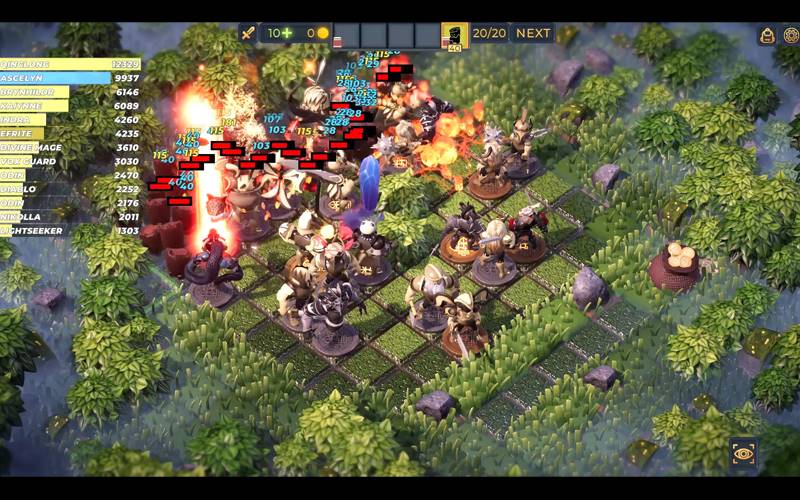This screenshot has height=500, width=800.
Task: Select Qinglong in the damage ranking list
Action: [x=70, y=64]
